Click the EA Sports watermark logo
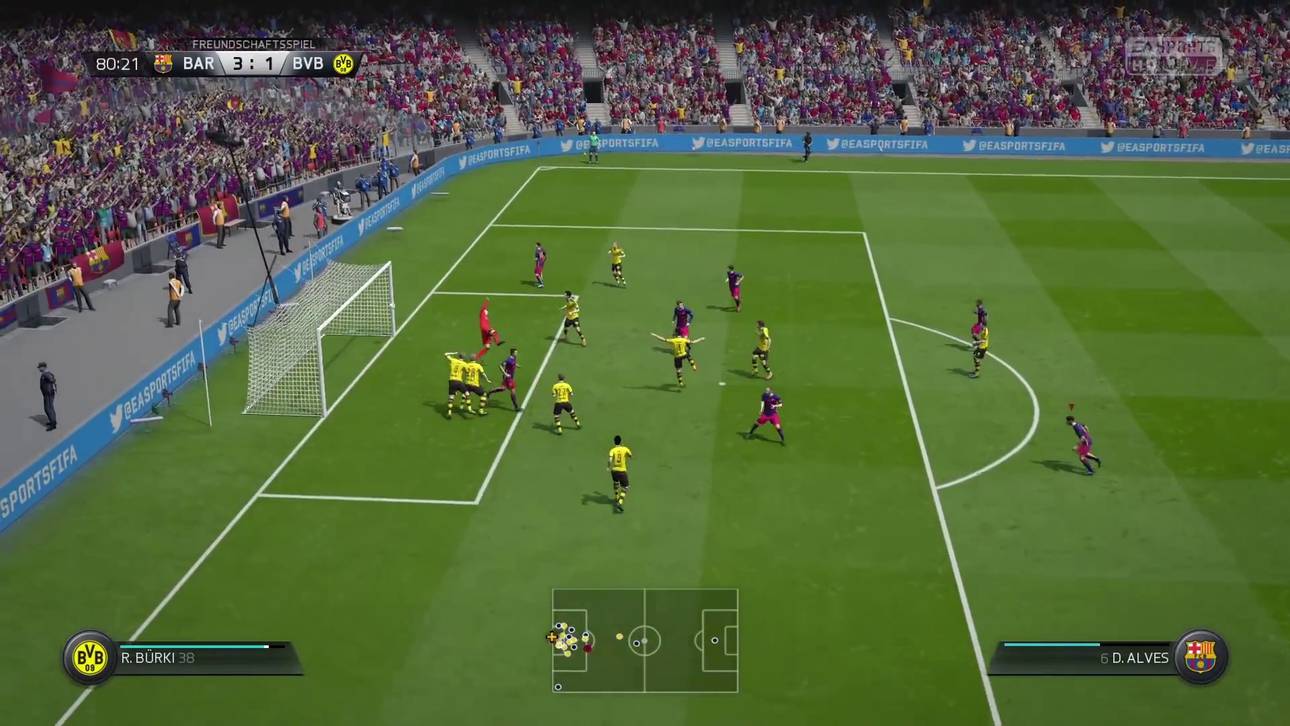The image size is (1290, 726). point(1174,56)
